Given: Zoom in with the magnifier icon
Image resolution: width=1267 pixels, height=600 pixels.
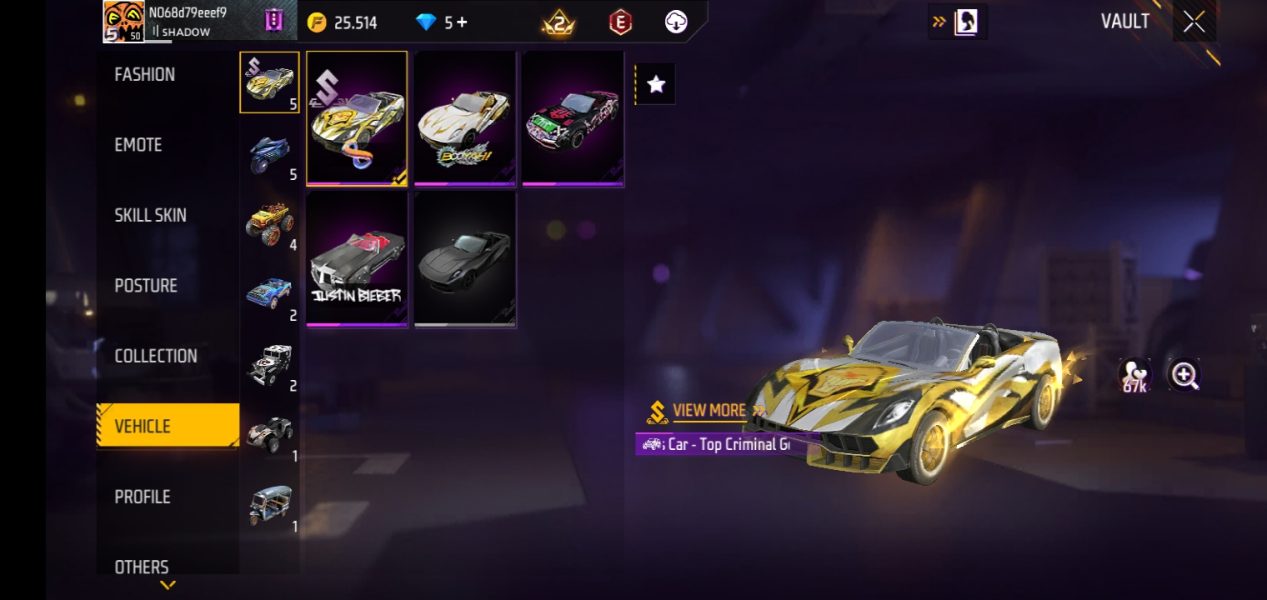Looking at the screenshot, I should [1185, 375].
